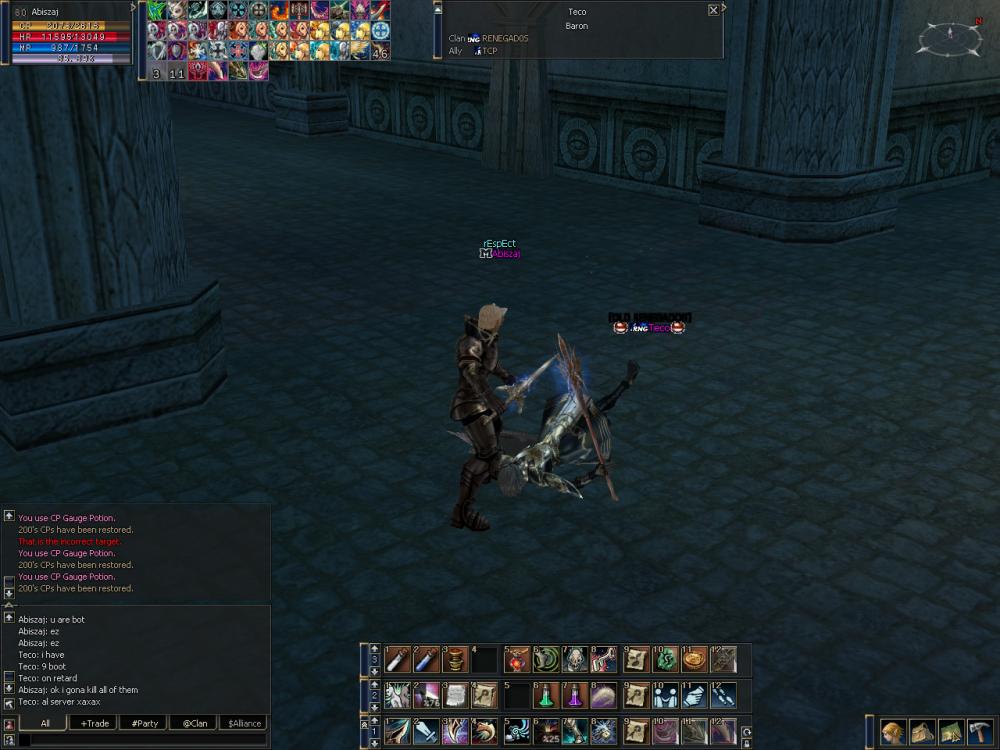Use the white vial hotbar slot
The width and height of the screenshot is (1000, 750).
(399, 660)
